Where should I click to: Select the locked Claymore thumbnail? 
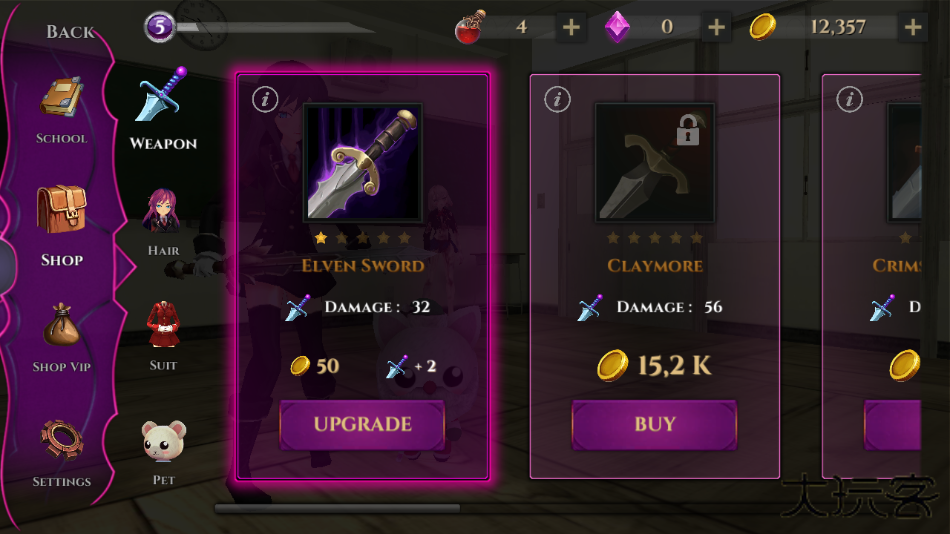coord(654,162)
